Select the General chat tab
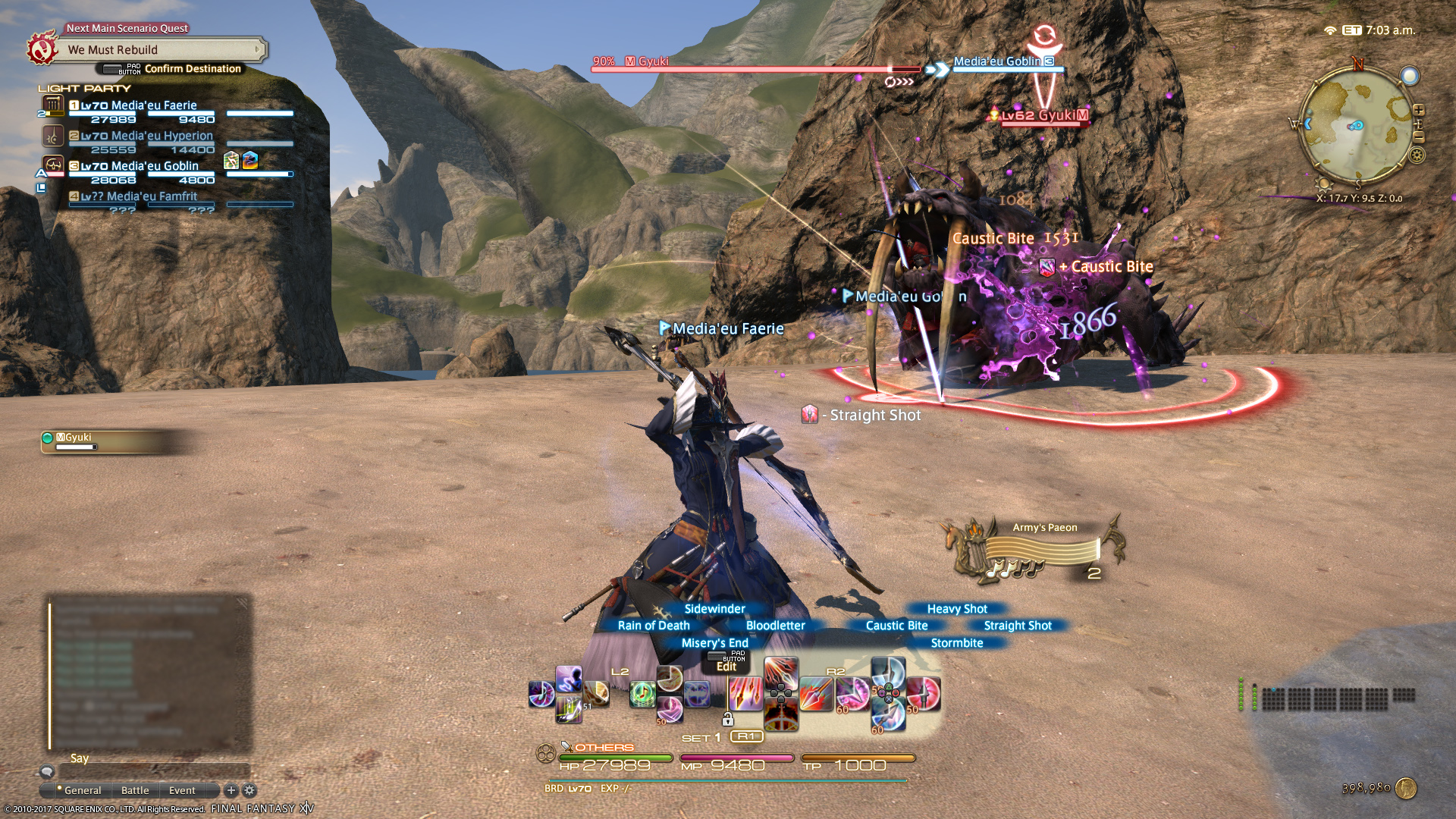The width and height of the screenshot is (1456, 819). [82, 790]
